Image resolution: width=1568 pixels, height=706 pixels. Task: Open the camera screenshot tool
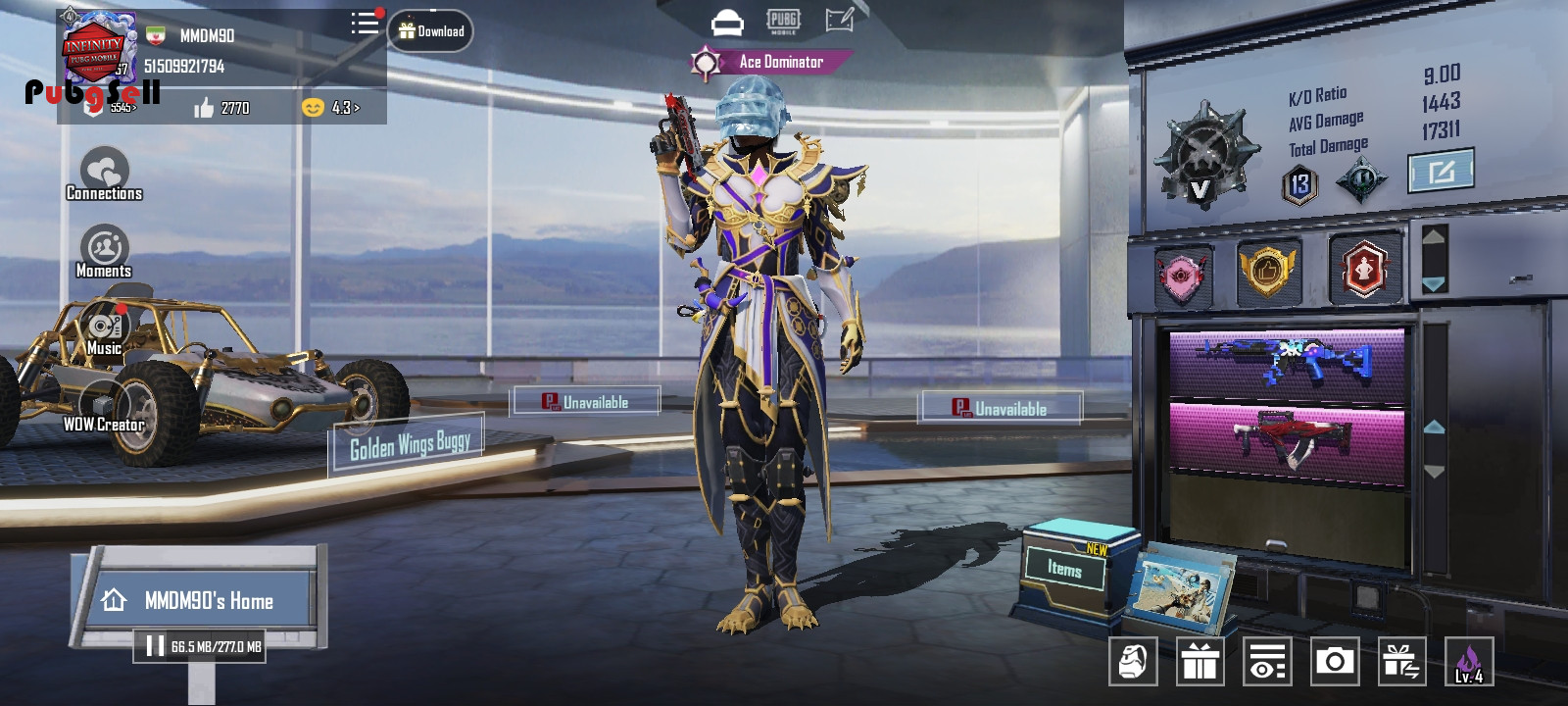1334,662
